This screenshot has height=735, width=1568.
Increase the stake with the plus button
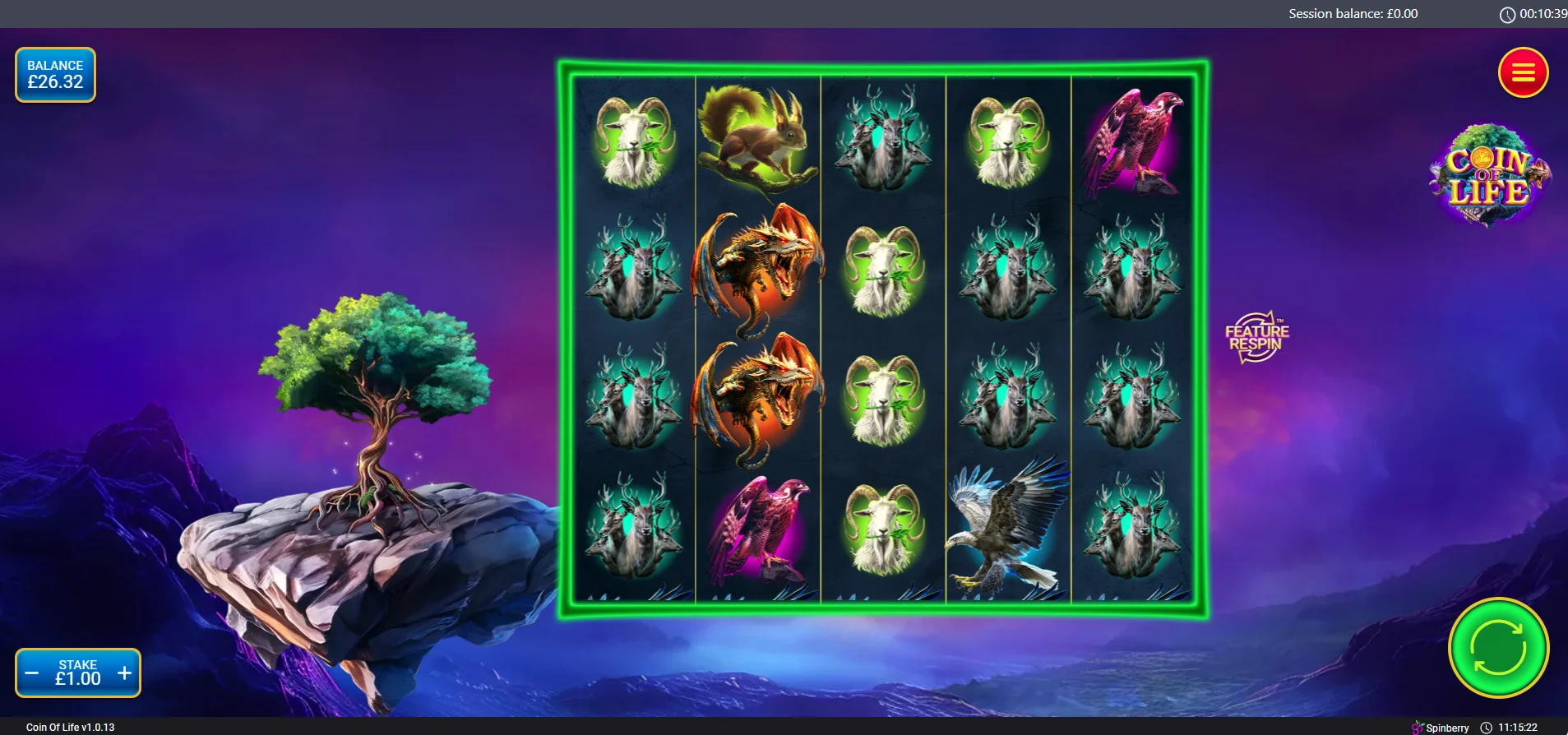[125, 672]
